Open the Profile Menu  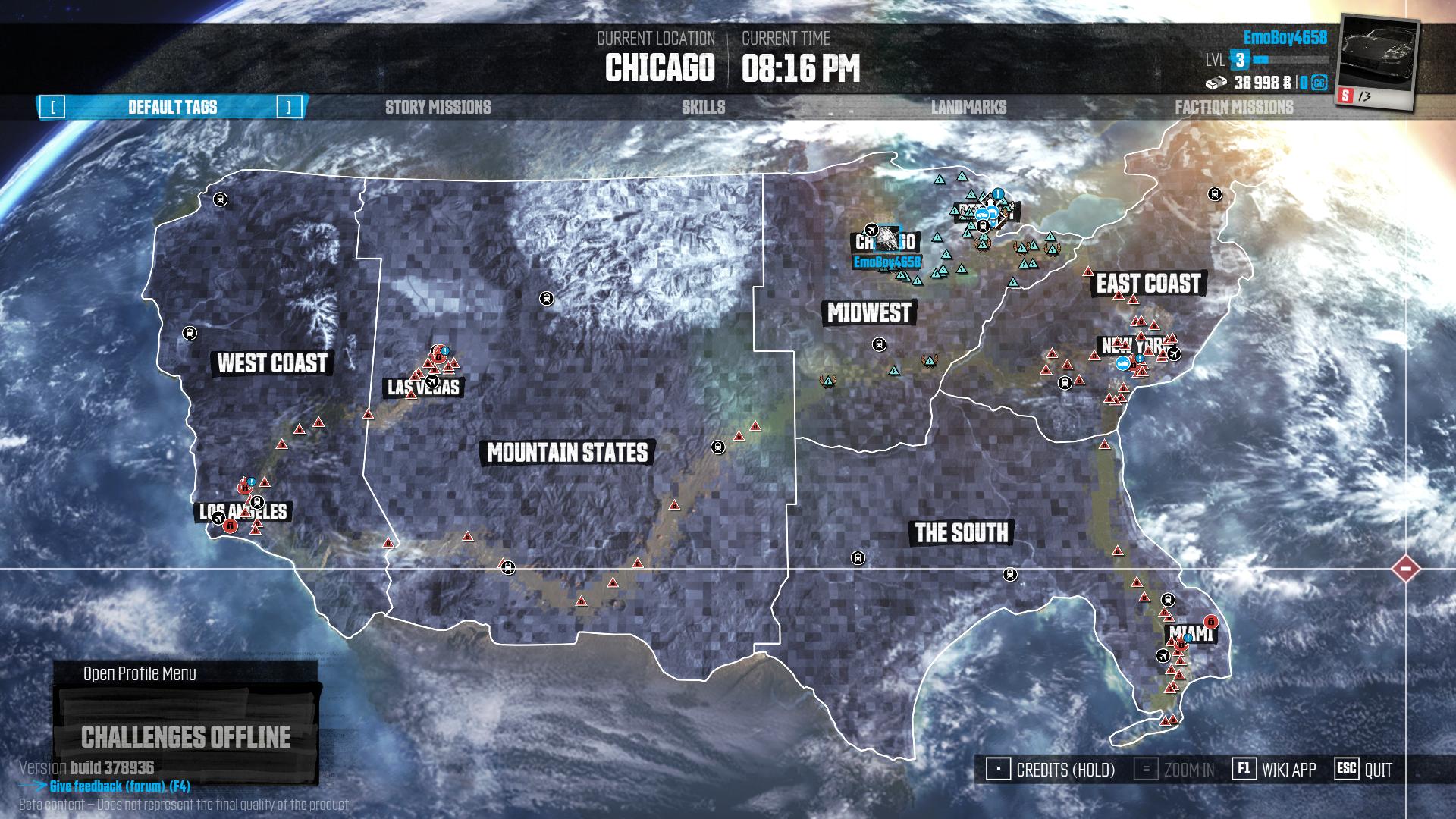click(x=140, y=674)
